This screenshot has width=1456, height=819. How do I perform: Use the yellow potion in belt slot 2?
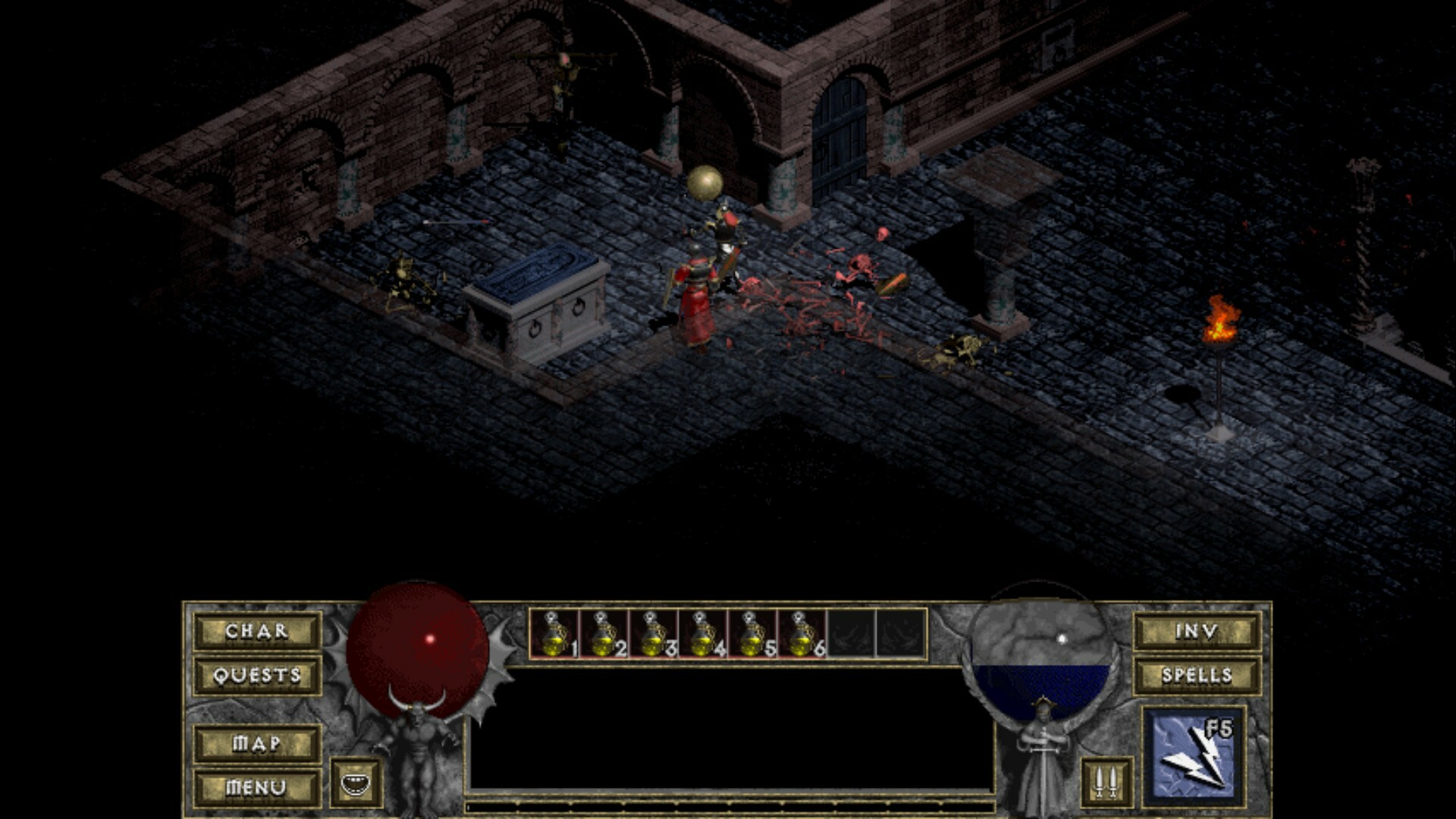coord(604,634)
